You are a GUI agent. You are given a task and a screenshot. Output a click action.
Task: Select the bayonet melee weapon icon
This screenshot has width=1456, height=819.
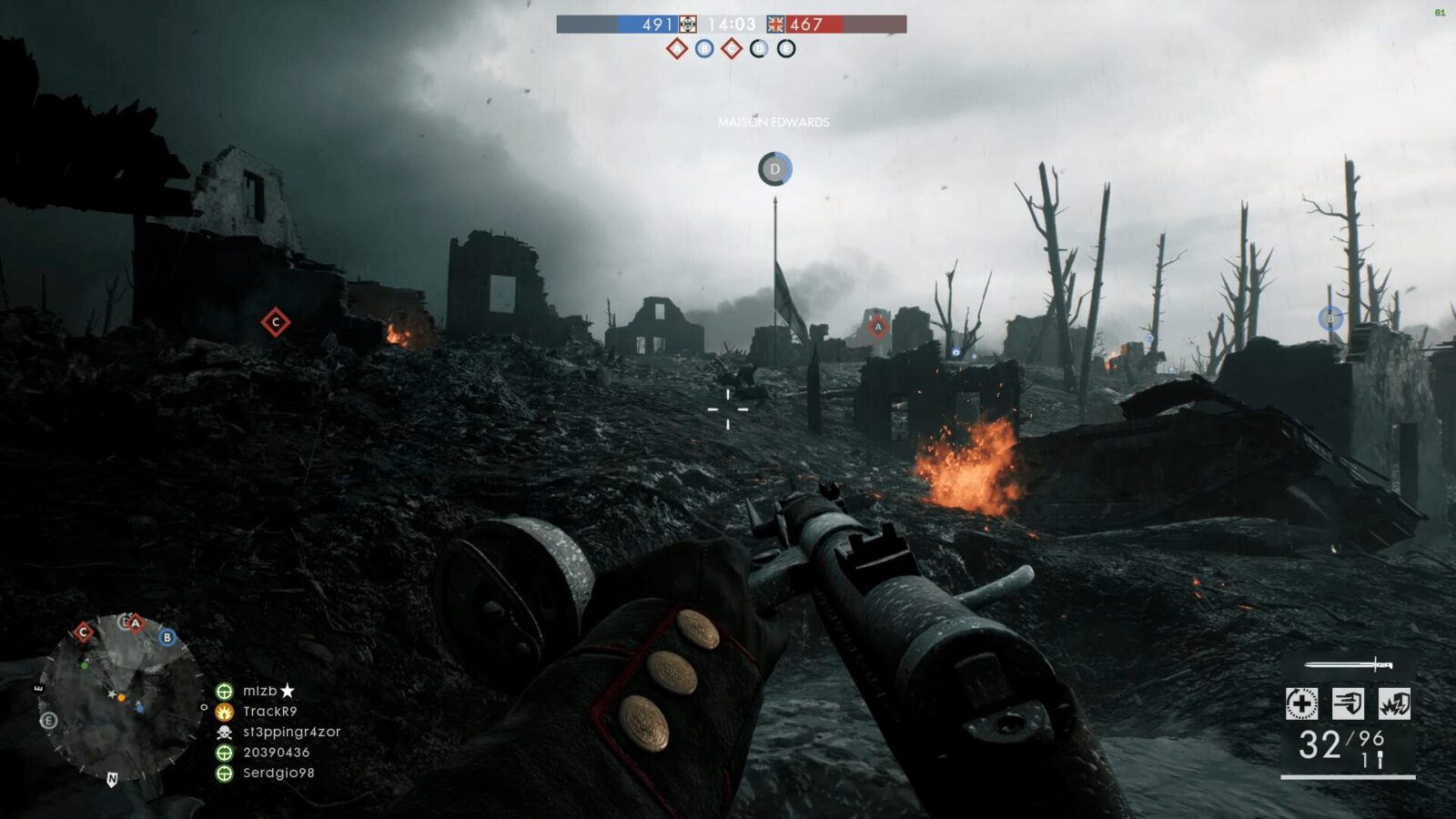pyautogui.click(x=1349, y=664)
